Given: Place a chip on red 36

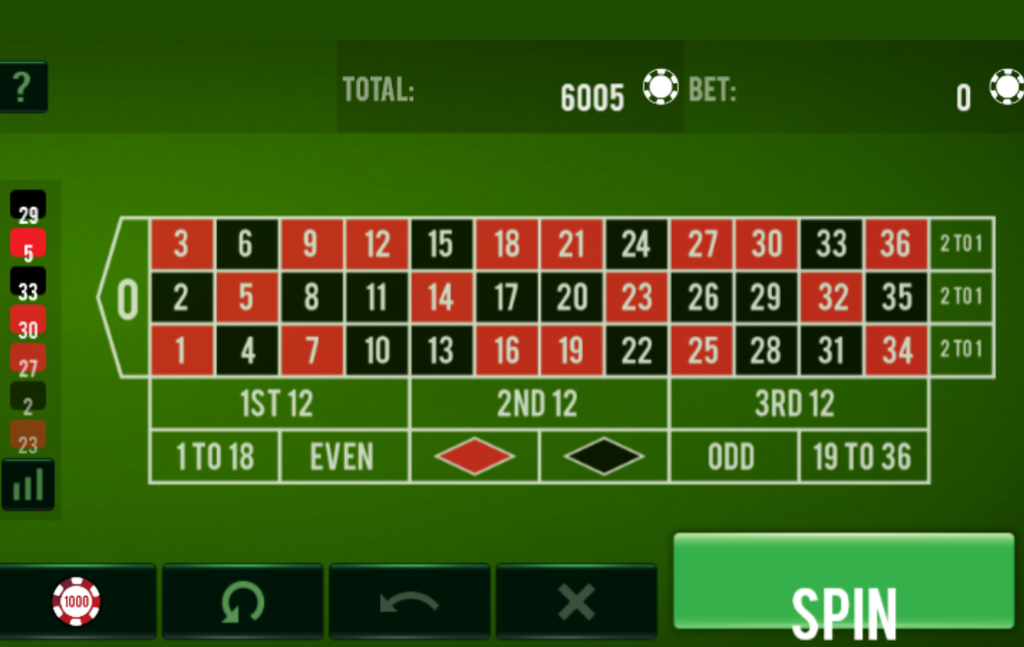Looking at the screenshot, I should pos(896,244).
